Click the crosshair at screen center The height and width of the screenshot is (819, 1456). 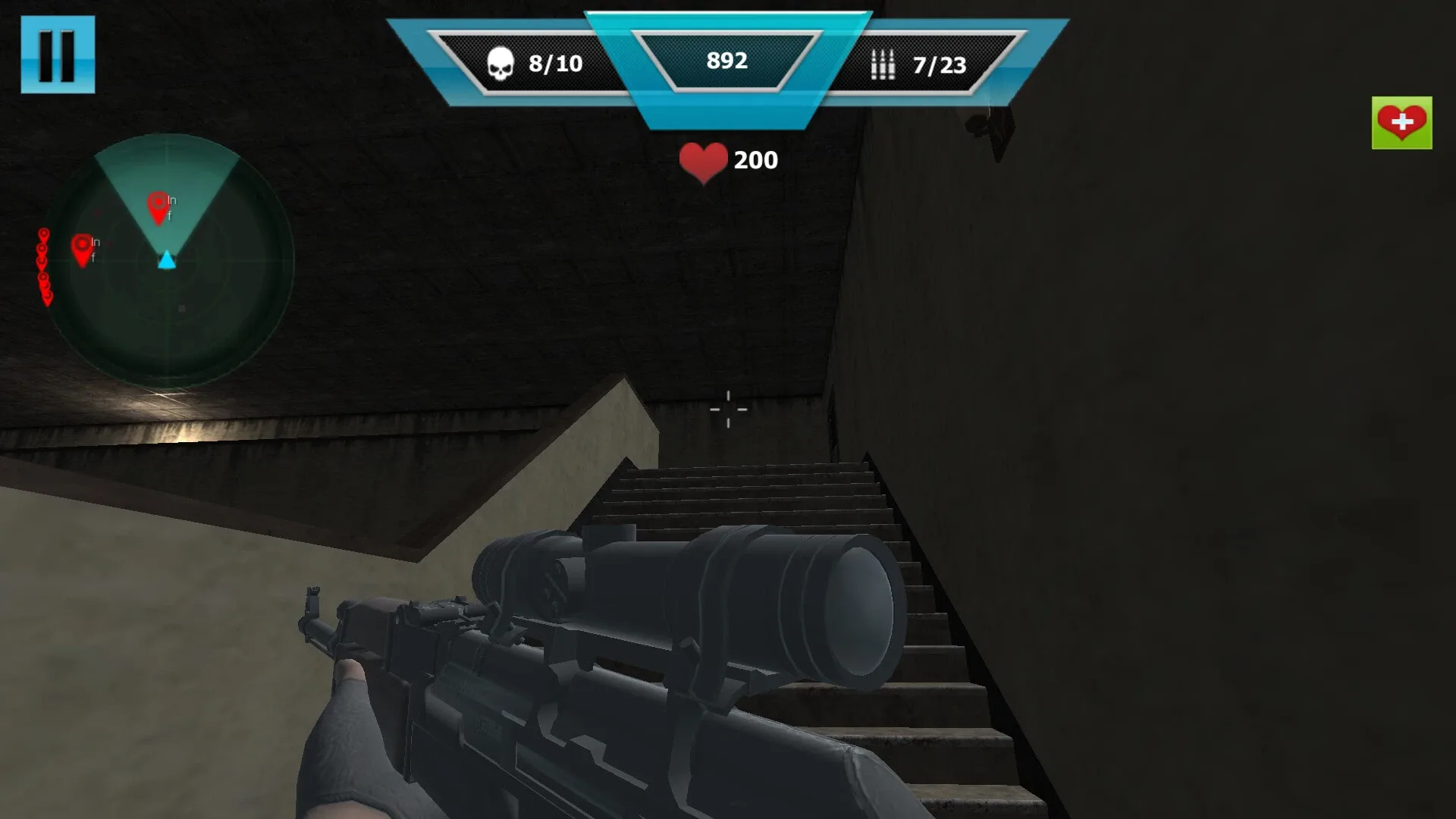(728, 409)
